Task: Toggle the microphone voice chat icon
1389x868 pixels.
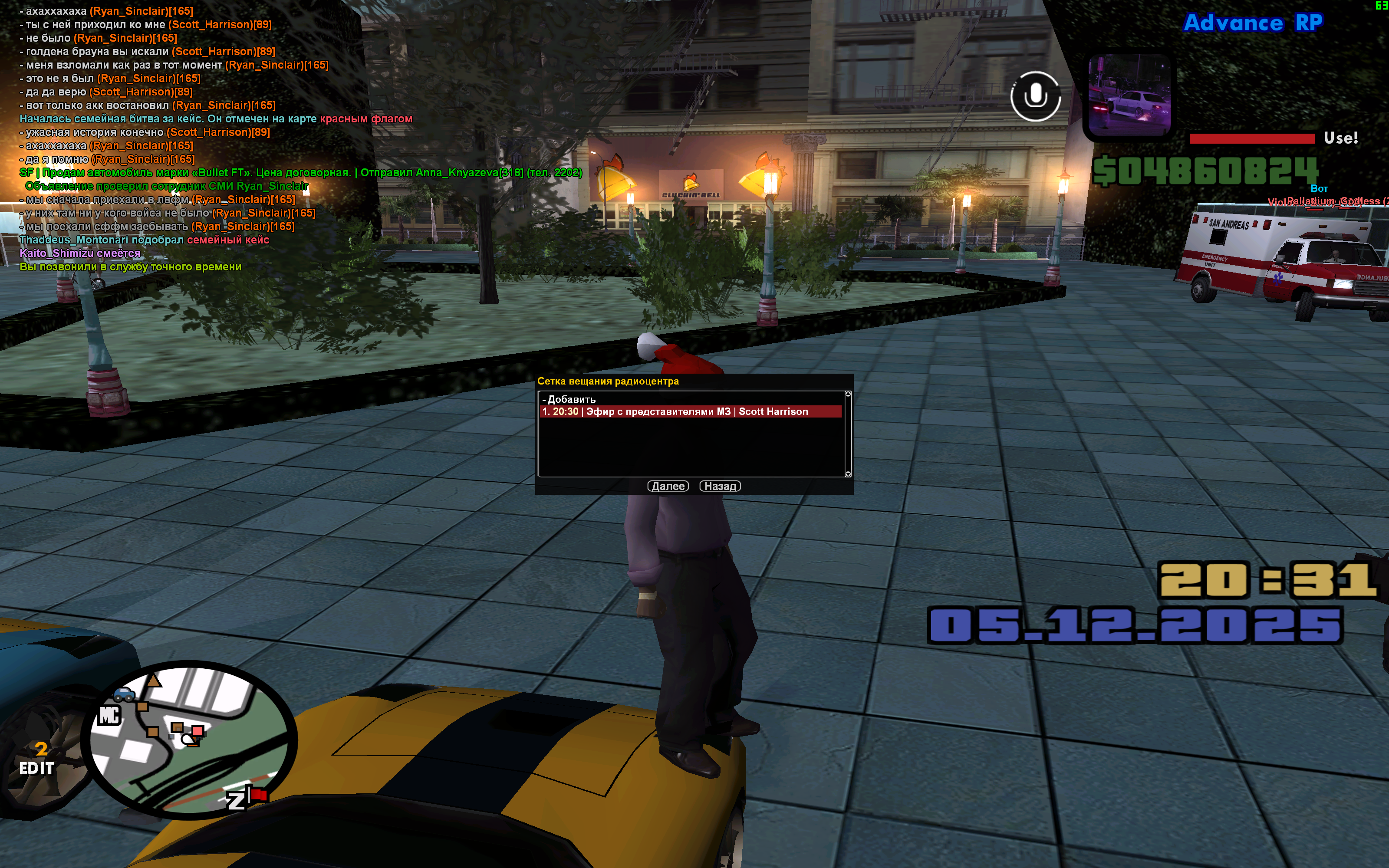Action: point(1035,96)
